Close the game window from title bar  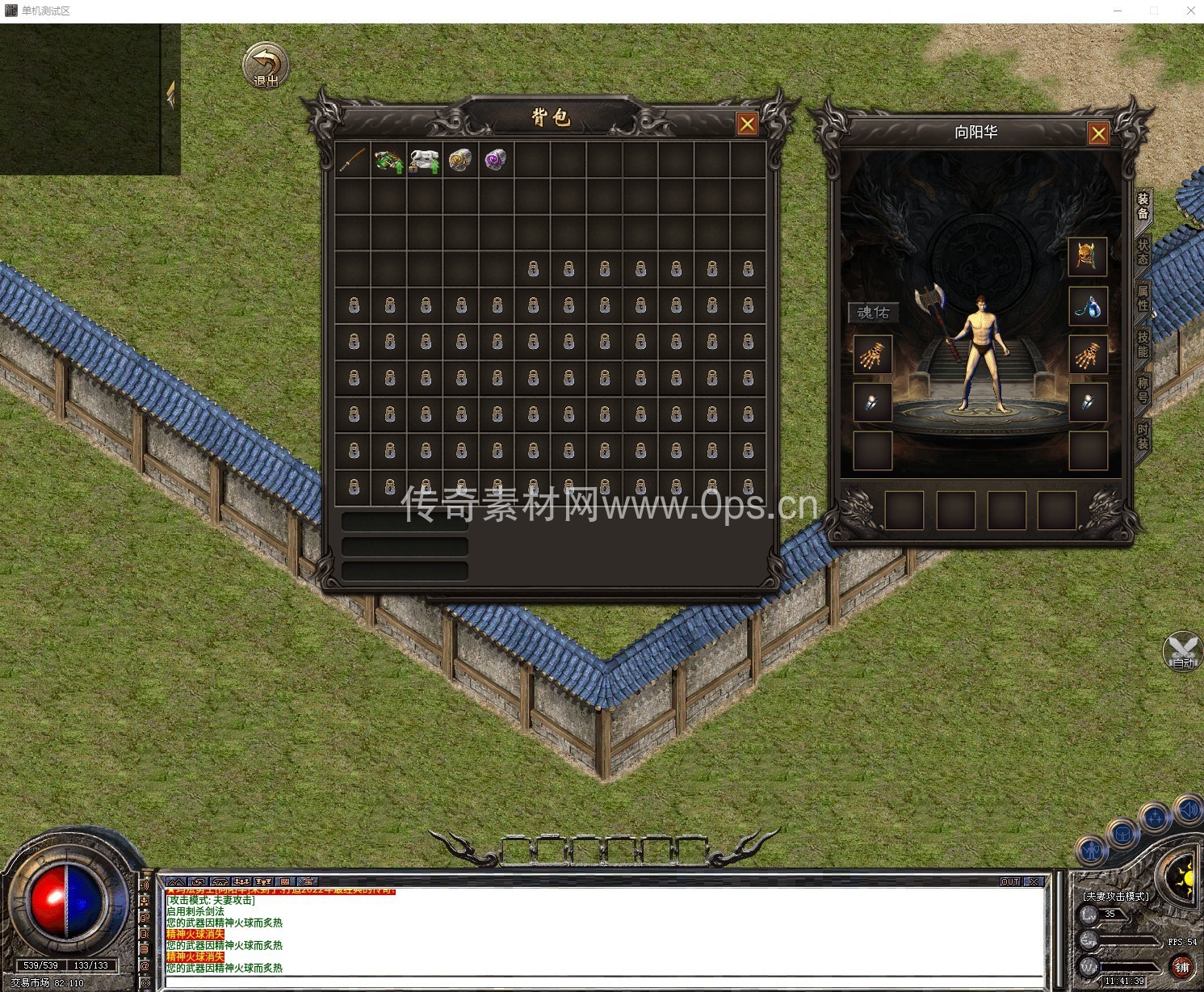[x=1190, y=11]
